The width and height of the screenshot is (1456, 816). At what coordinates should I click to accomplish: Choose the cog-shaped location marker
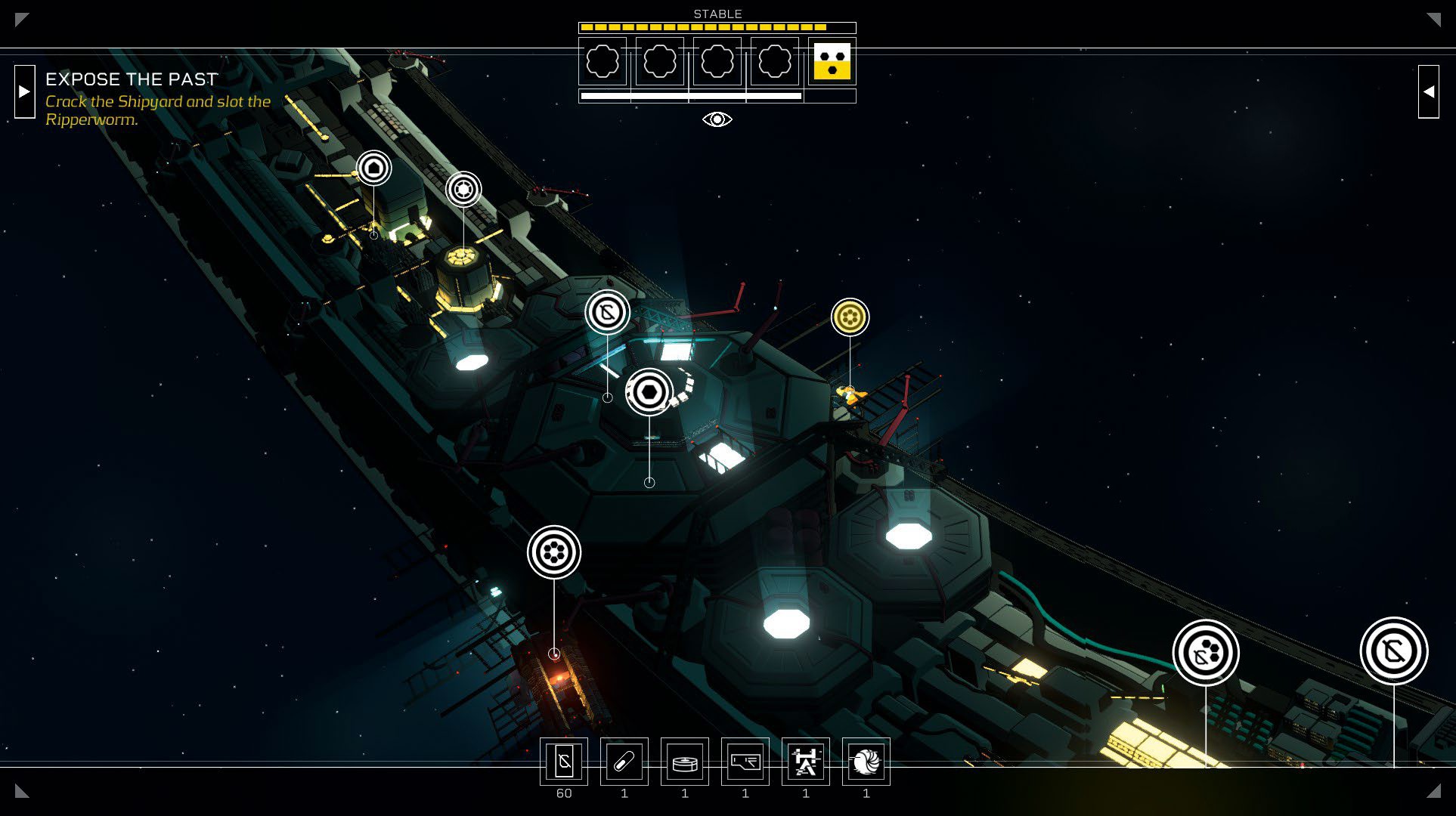coord(463,189)
